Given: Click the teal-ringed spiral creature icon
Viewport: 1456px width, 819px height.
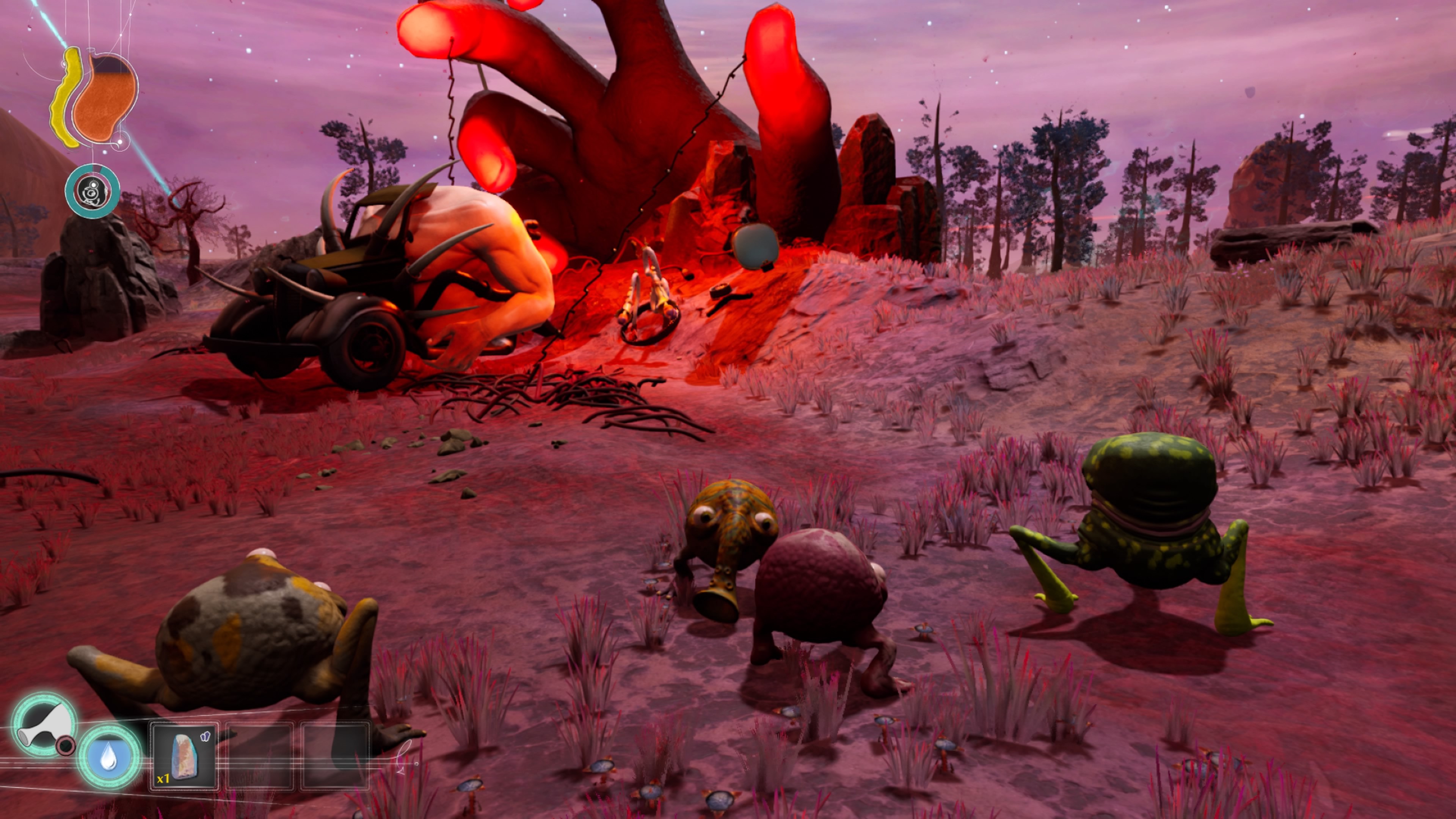Looking at the screenshot, I should point(92,191).
